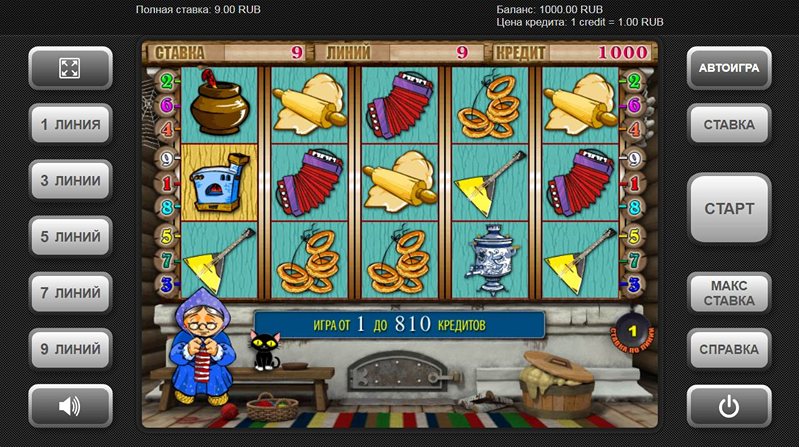Spin the reels with СТАРТ
Viewport: 799px width, 447px height.
coord(729,209)
